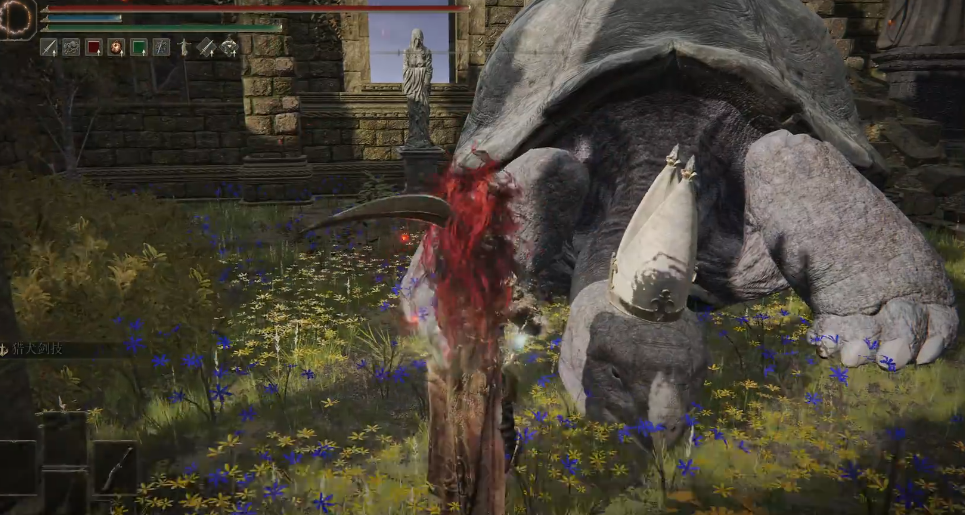
Task: Select the statue figure status icon
Action: tap(183, 47)
